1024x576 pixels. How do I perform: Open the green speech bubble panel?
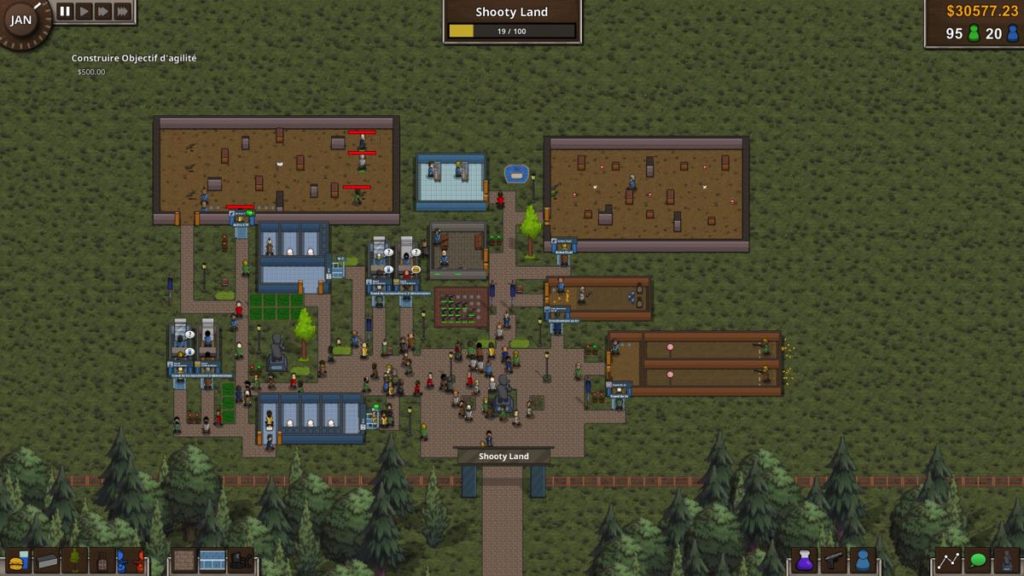[977, 561]
